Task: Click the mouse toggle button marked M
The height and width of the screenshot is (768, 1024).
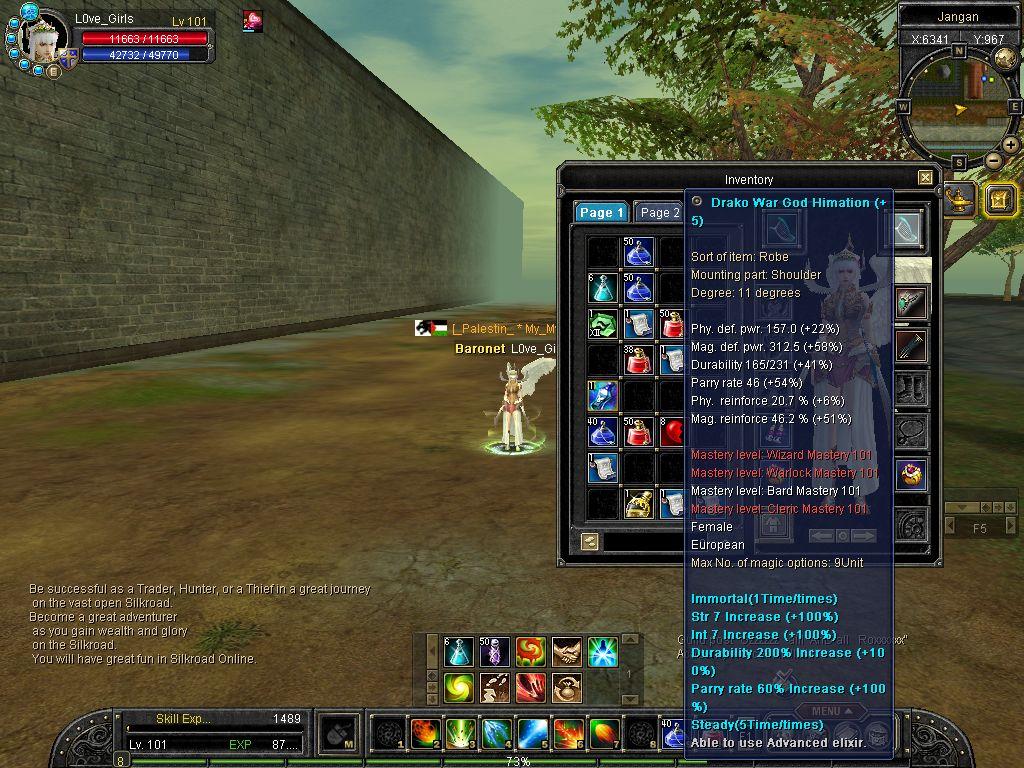Action: (x=339, y=733)
